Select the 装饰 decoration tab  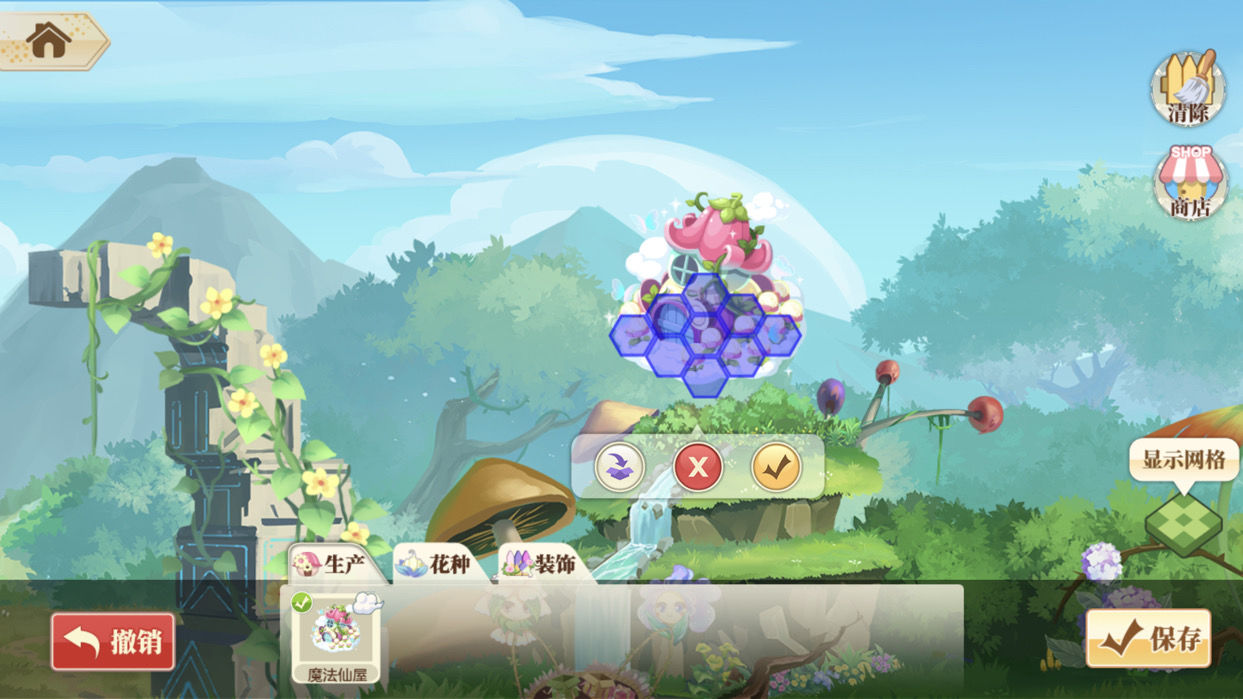pos(541,564)
